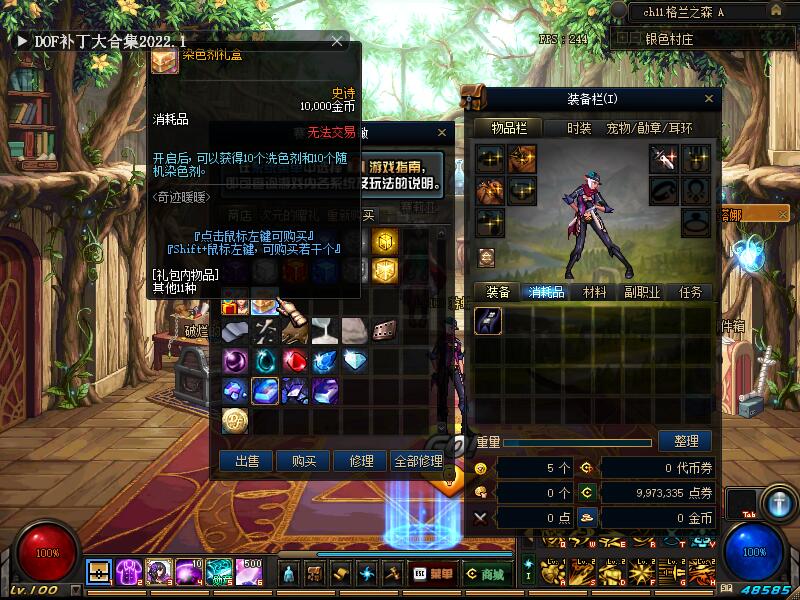Open the 商城 (Mall) from the bottom bar
The height and width of the screenshot is (600, 800).
tap(487, 574)
